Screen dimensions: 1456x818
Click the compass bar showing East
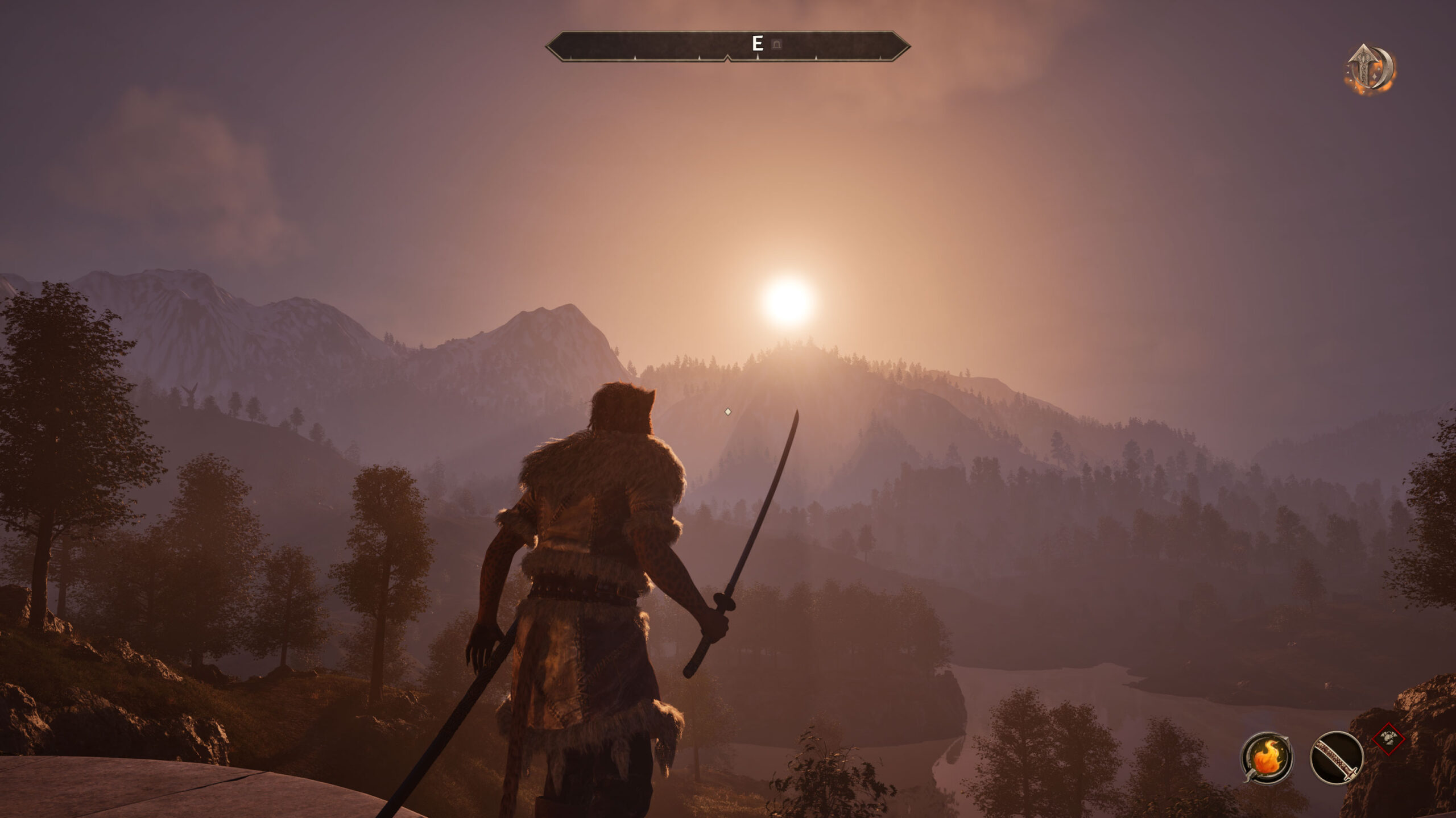coord(727,45)
